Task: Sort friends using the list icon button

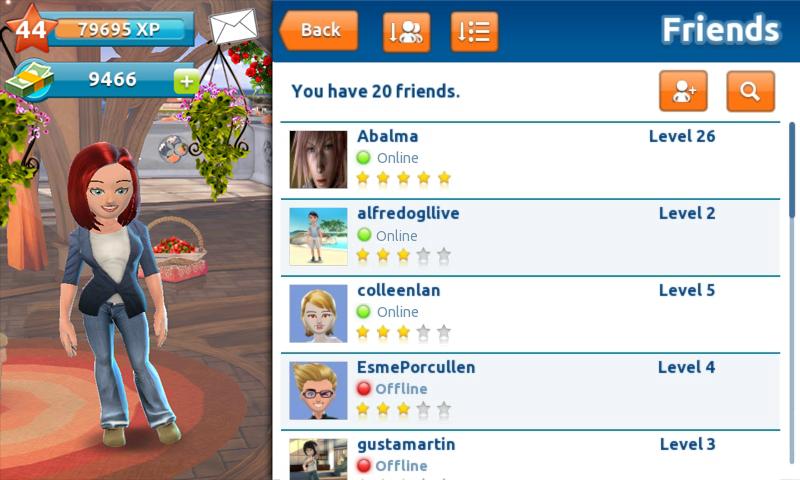Action: coord(474,31)
